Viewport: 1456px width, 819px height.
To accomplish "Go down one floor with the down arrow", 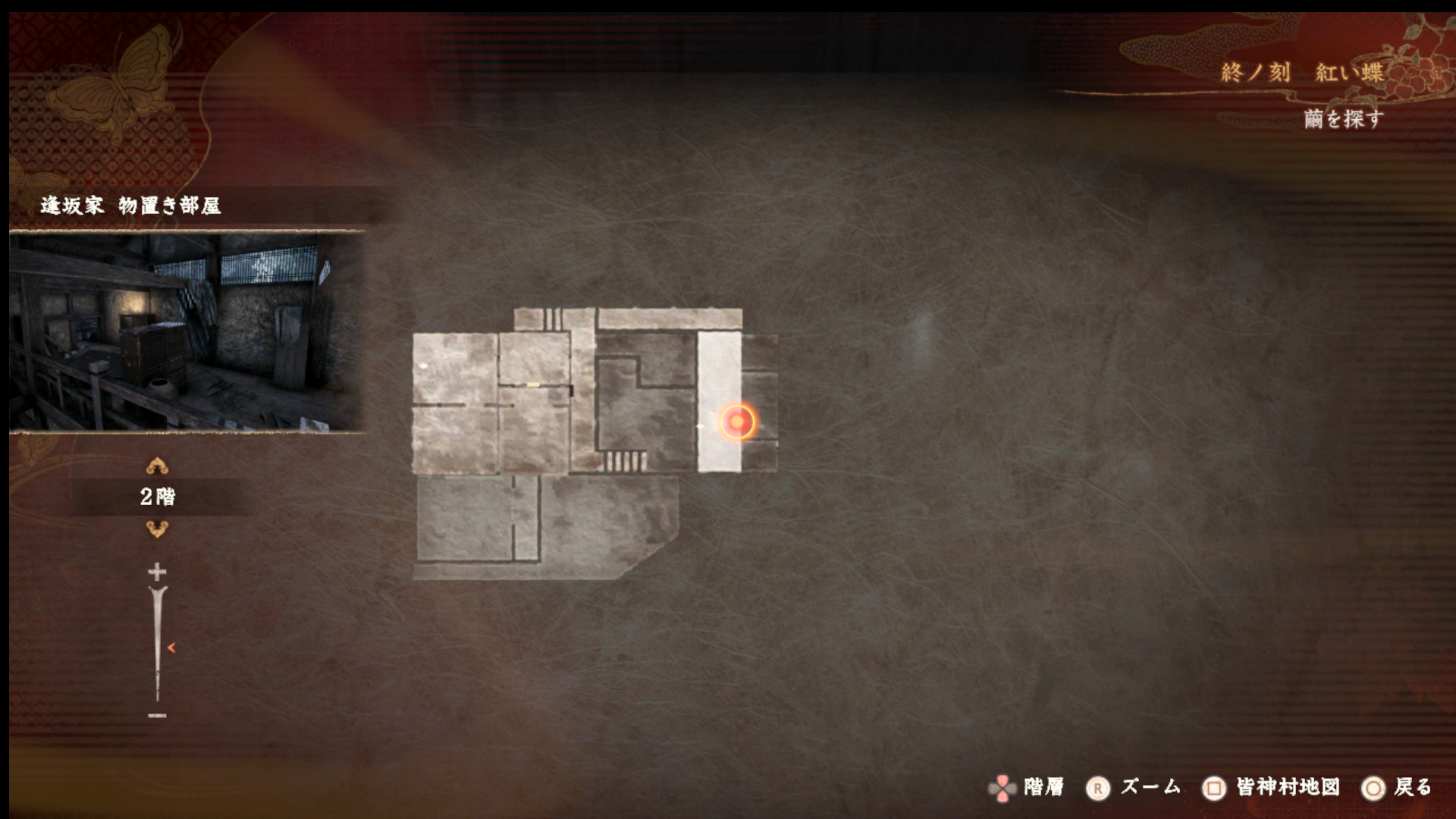I will click(x=157, y=529).
